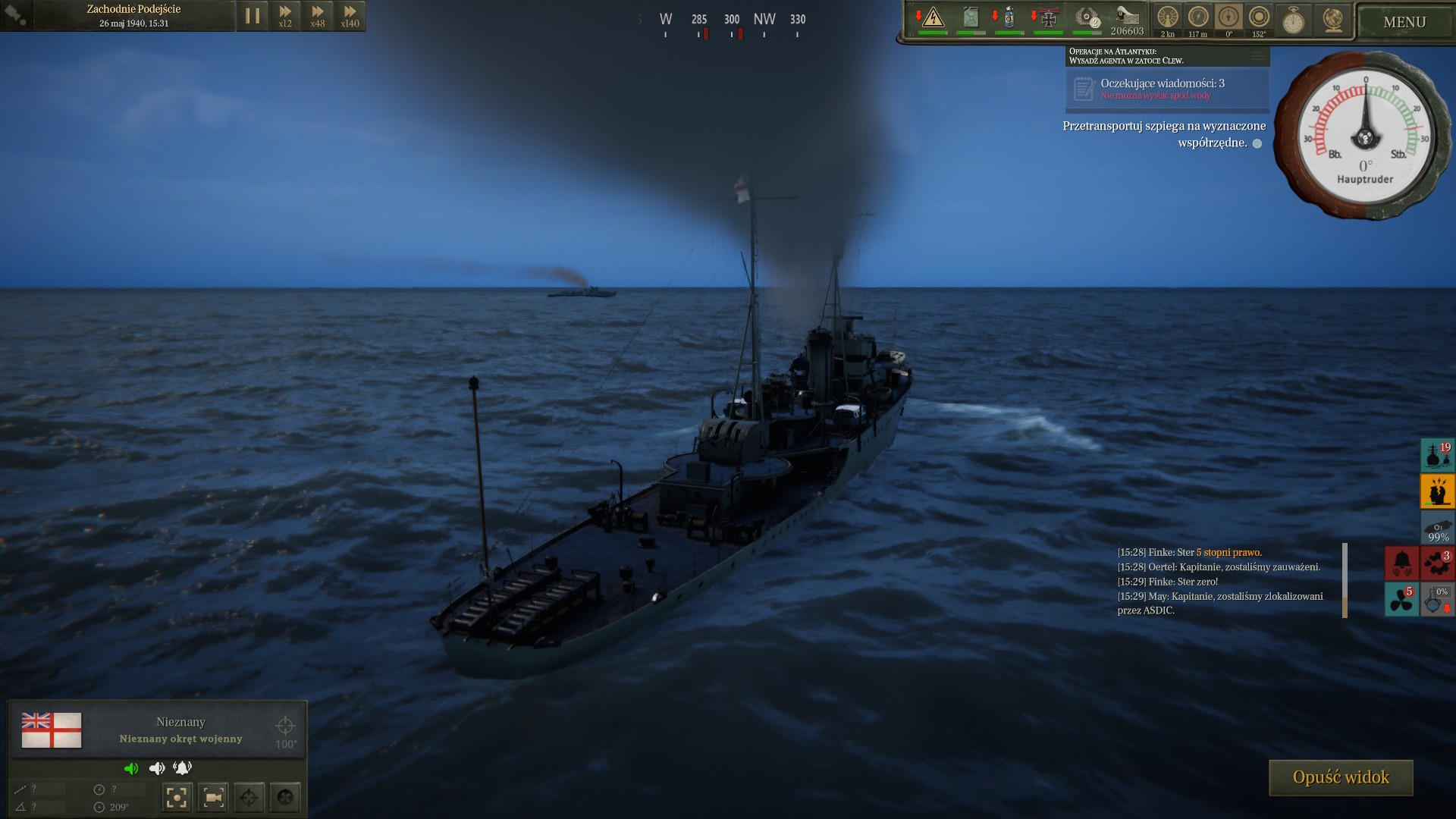Open the damaged gears repair icon

click(1437, 563)
